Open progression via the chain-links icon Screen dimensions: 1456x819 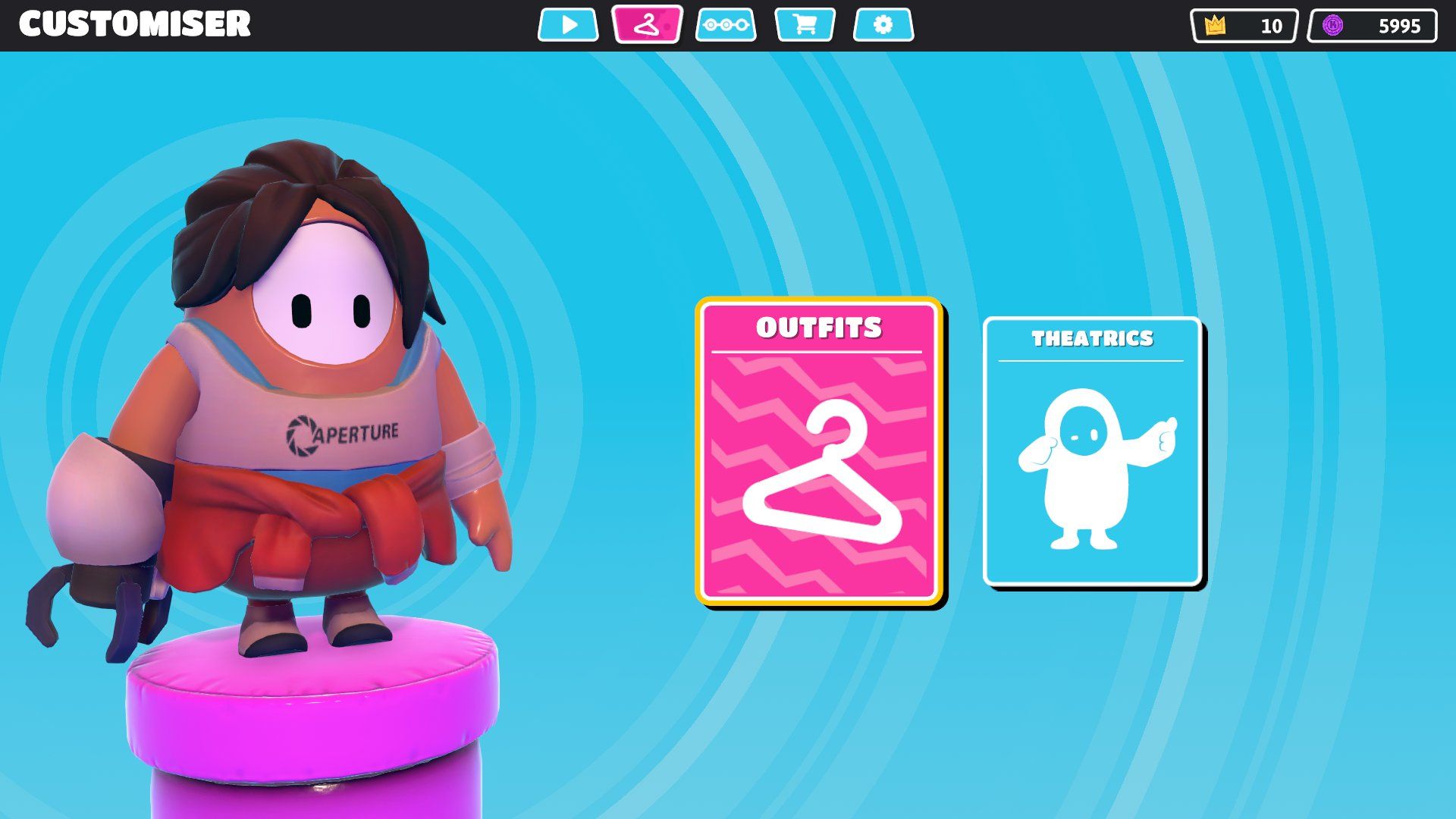(726, 24)
